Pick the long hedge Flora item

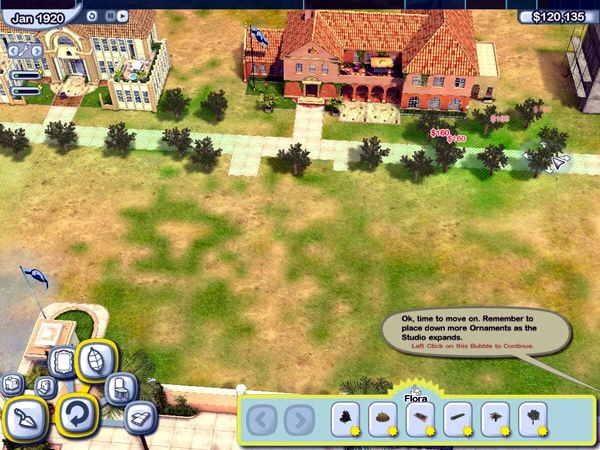click(459, 419)
